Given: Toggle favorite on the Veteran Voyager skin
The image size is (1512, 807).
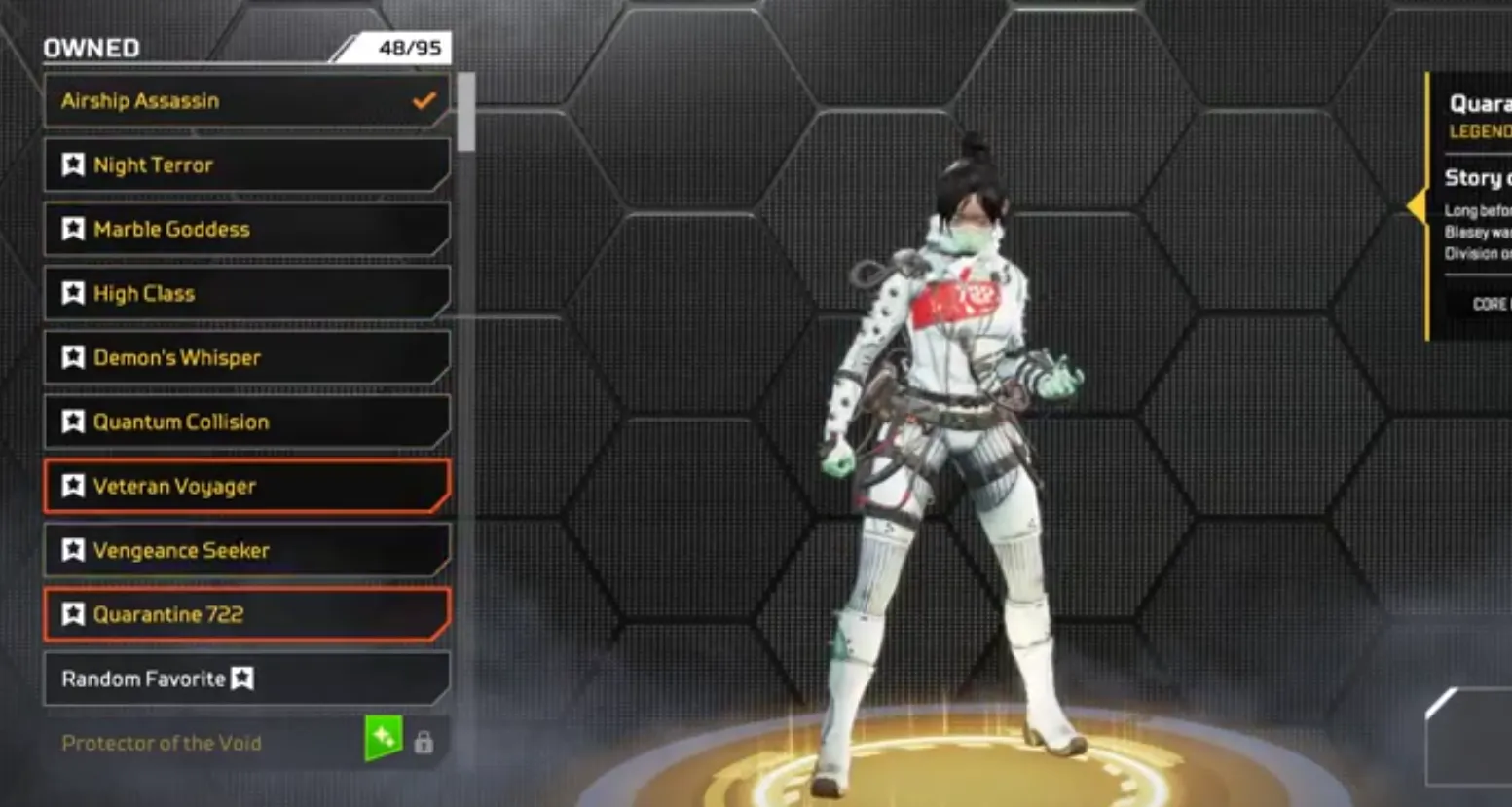Looking at the screenshot, I should [x=73, y=486].
